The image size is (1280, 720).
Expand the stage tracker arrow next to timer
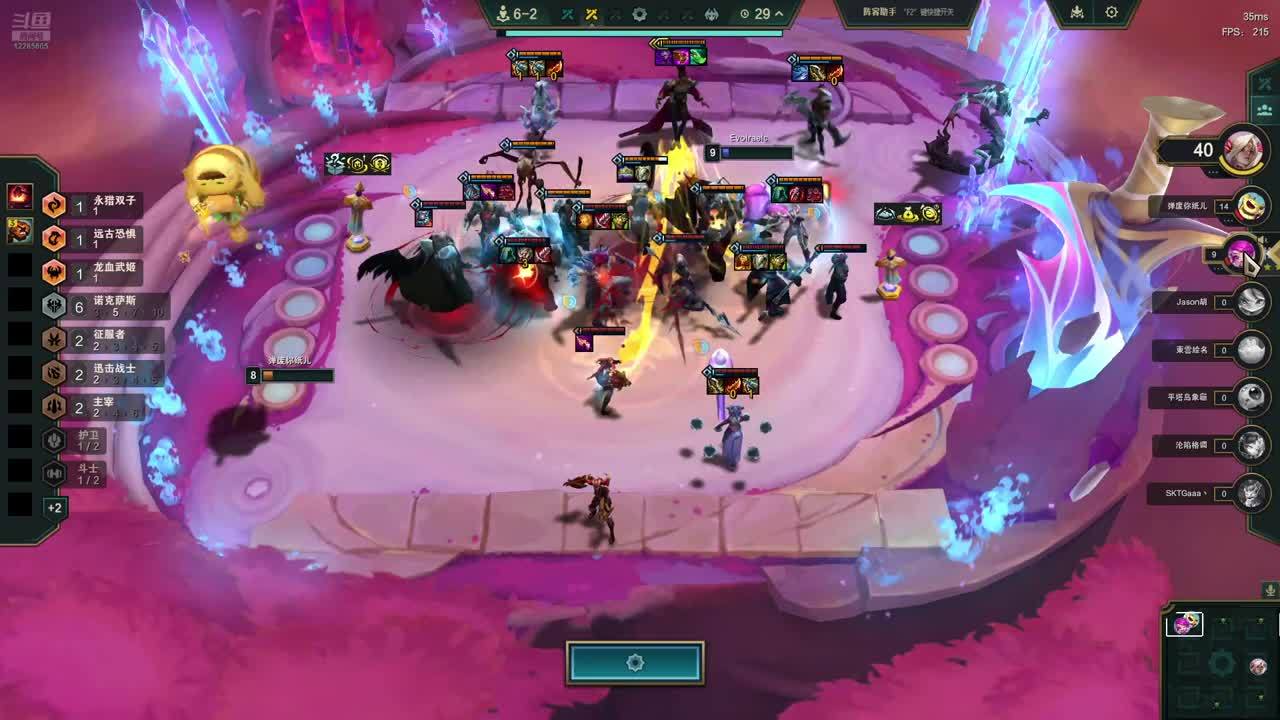pos(780,14)
